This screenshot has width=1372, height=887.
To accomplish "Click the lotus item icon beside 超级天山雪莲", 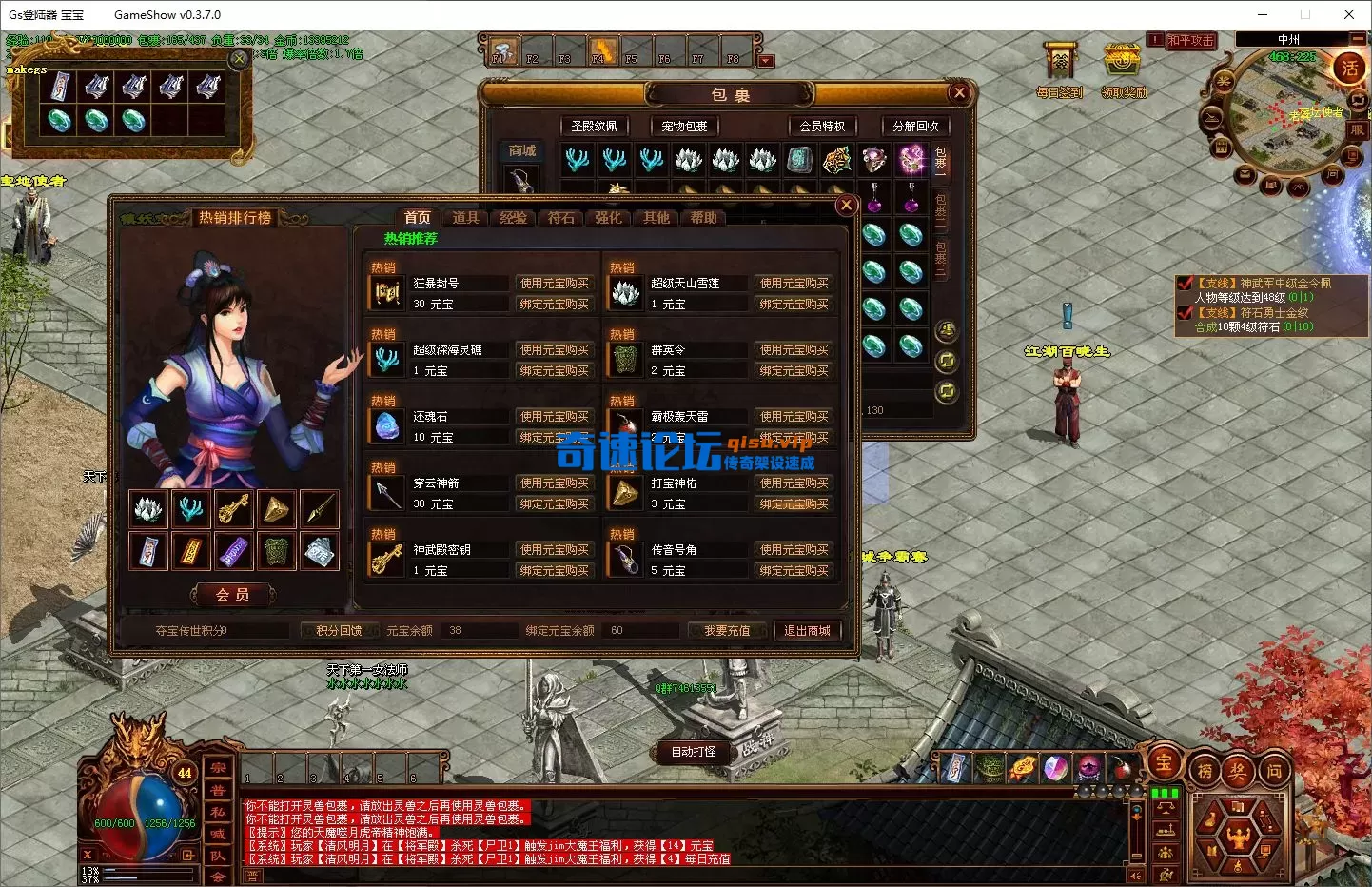I will [x=624, y=292].
